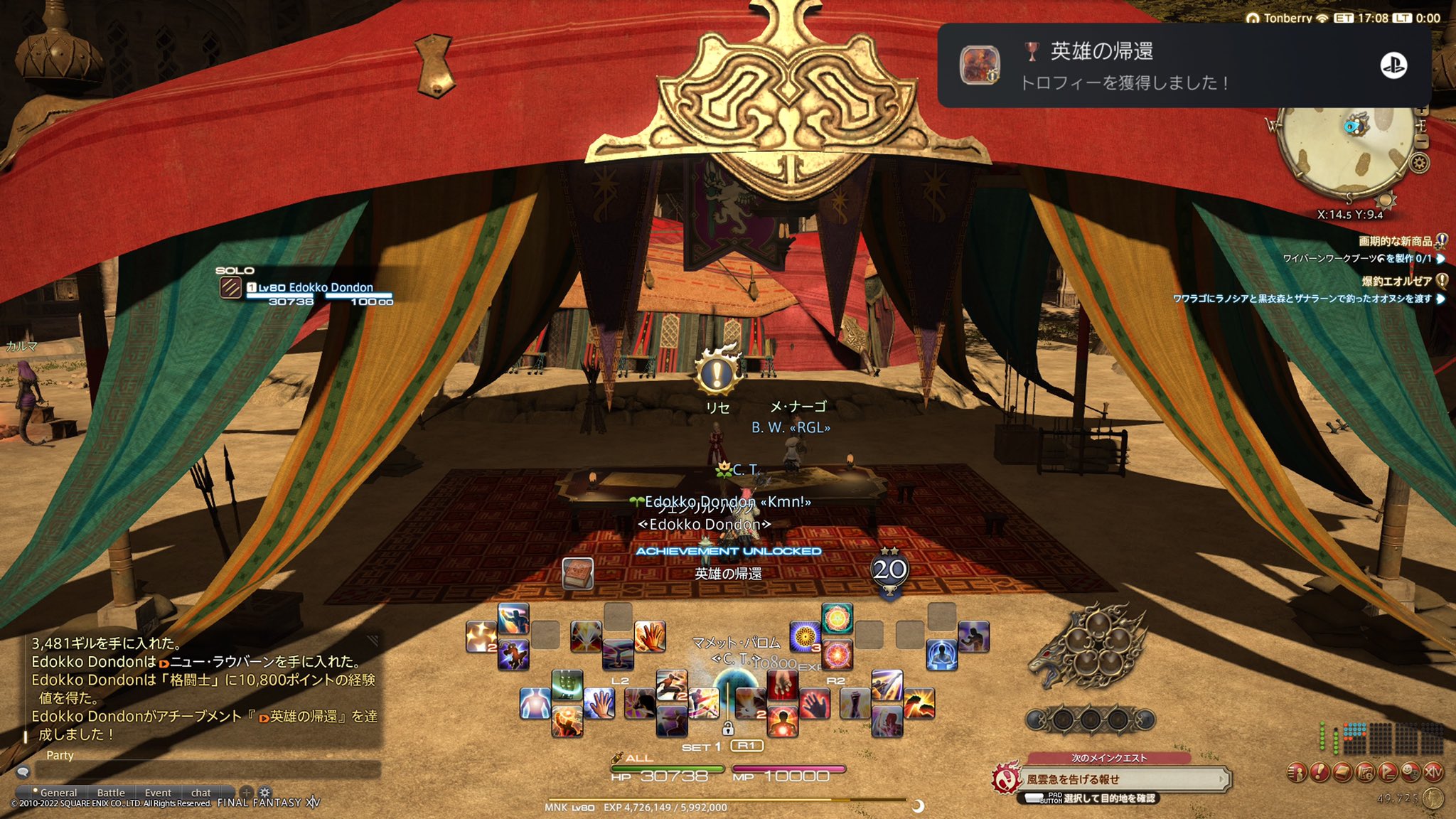Switch to the Battle chat tab

[x=111, y=793]
